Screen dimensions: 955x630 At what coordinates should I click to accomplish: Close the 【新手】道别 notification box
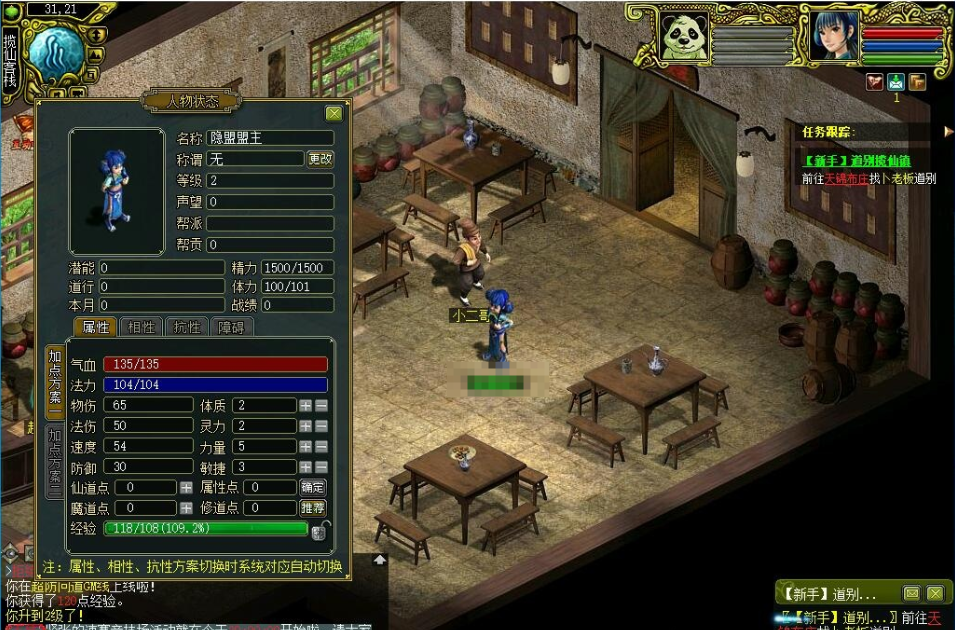point(935,593)
